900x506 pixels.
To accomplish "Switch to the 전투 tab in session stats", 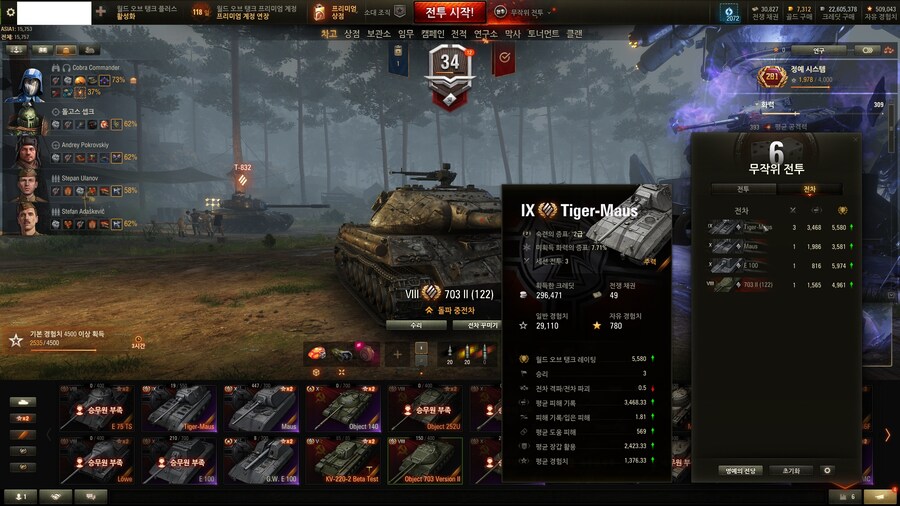I will pos(743,188).
